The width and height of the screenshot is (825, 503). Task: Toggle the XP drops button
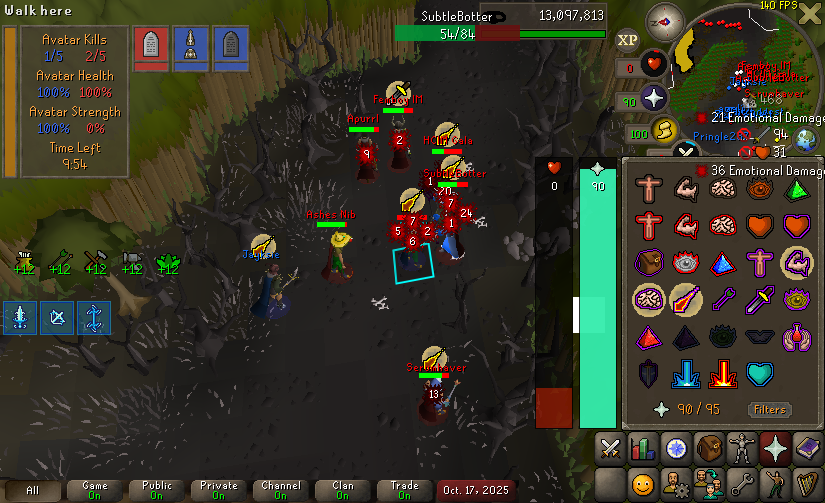click(627, 39)
